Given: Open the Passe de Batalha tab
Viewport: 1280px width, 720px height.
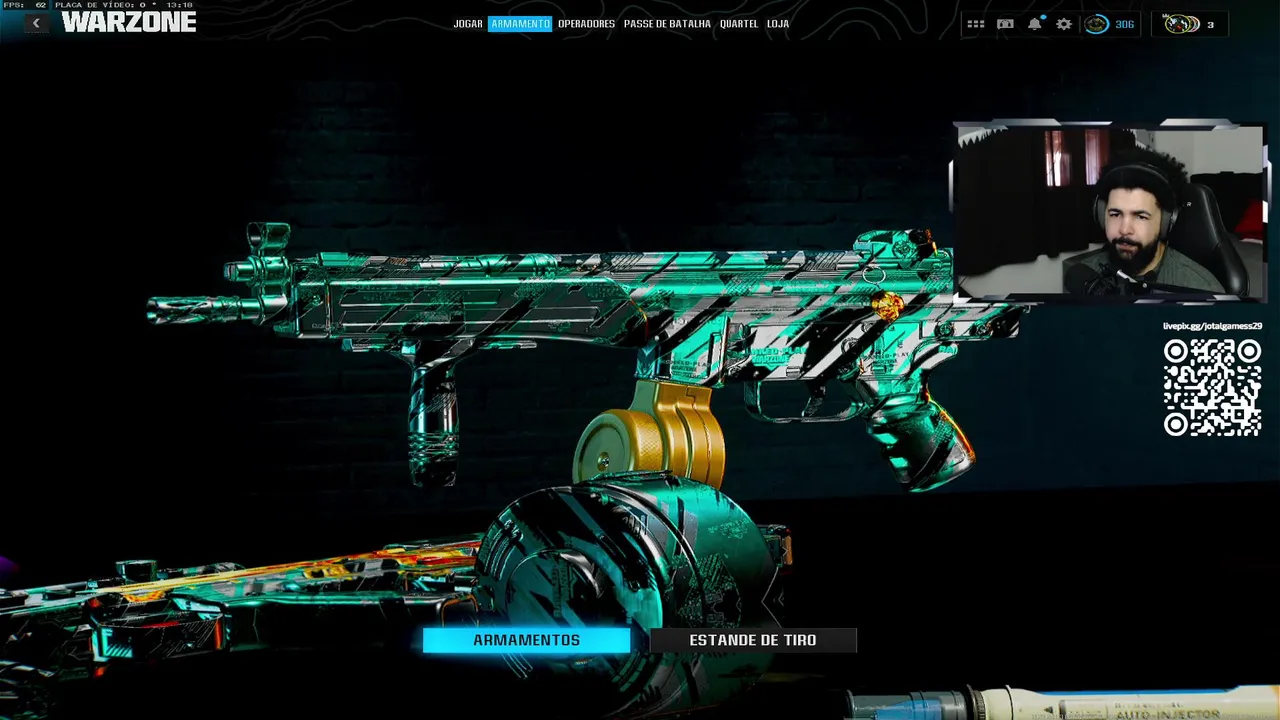Looking at the screenshot, I should tap(667, 24).
